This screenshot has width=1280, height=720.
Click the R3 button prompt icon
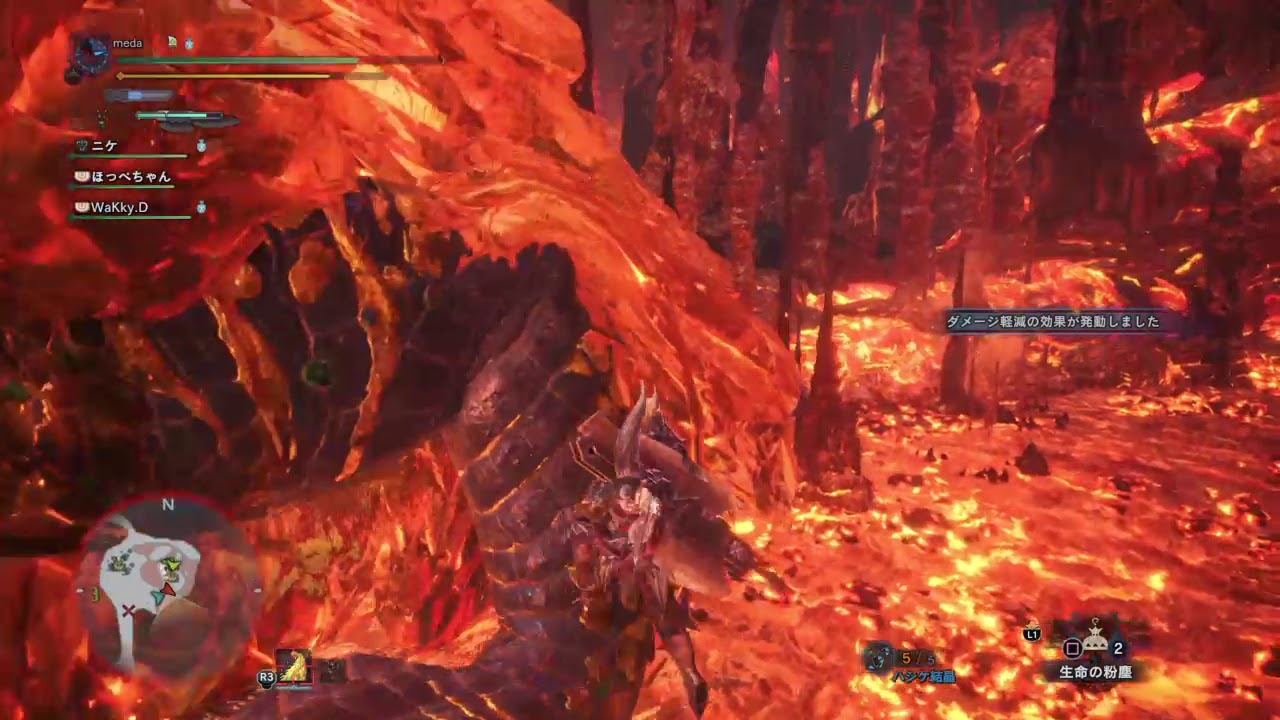267,677
